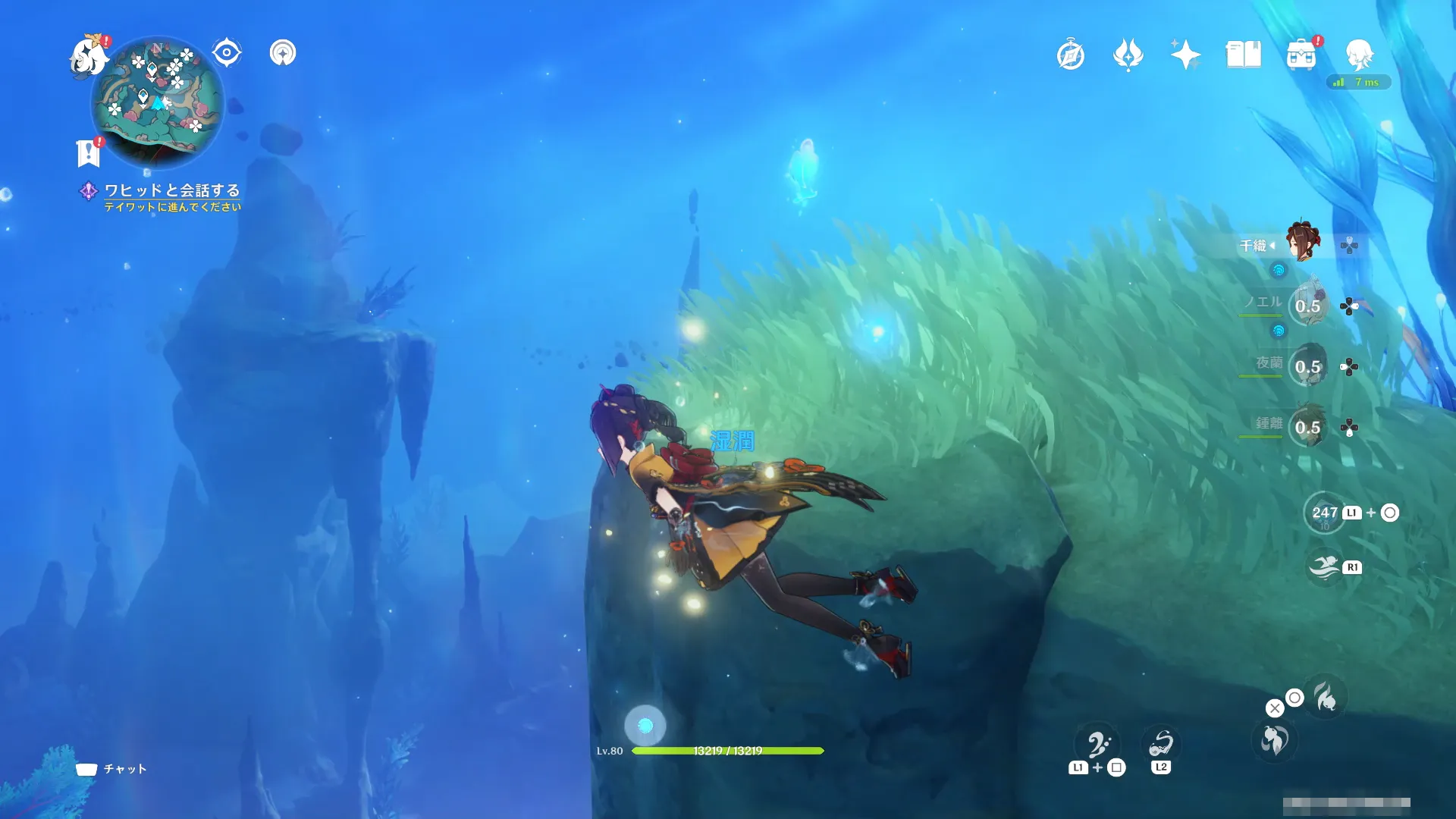Open the battle pass icon
Image resolution: width=1456 pixels, height=819 pixels.
point(1128,55)
